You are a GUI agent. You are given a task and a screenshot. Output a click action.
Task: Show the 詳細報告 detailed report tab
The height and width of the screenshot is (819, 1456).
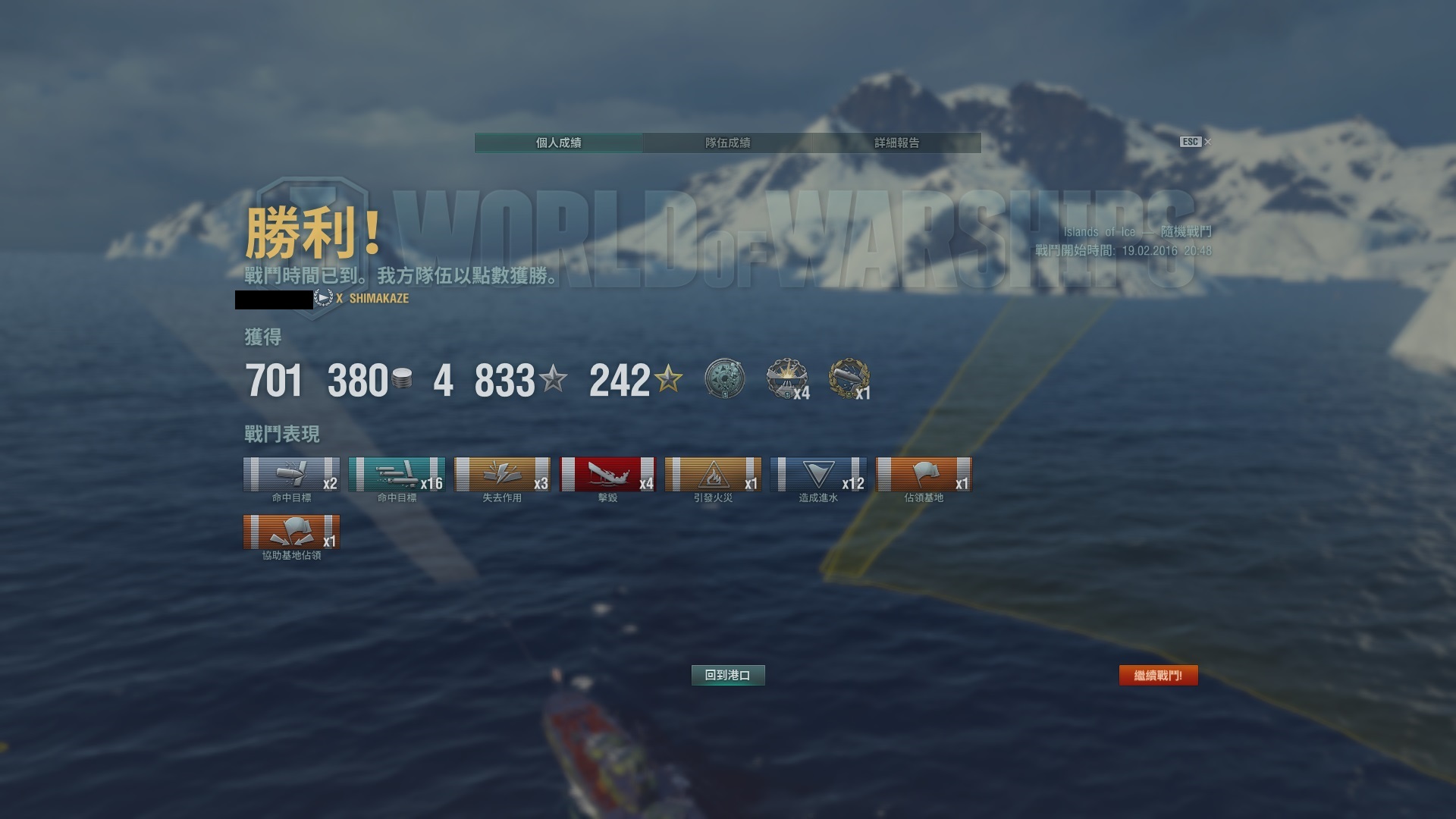(x=896, y=143)
